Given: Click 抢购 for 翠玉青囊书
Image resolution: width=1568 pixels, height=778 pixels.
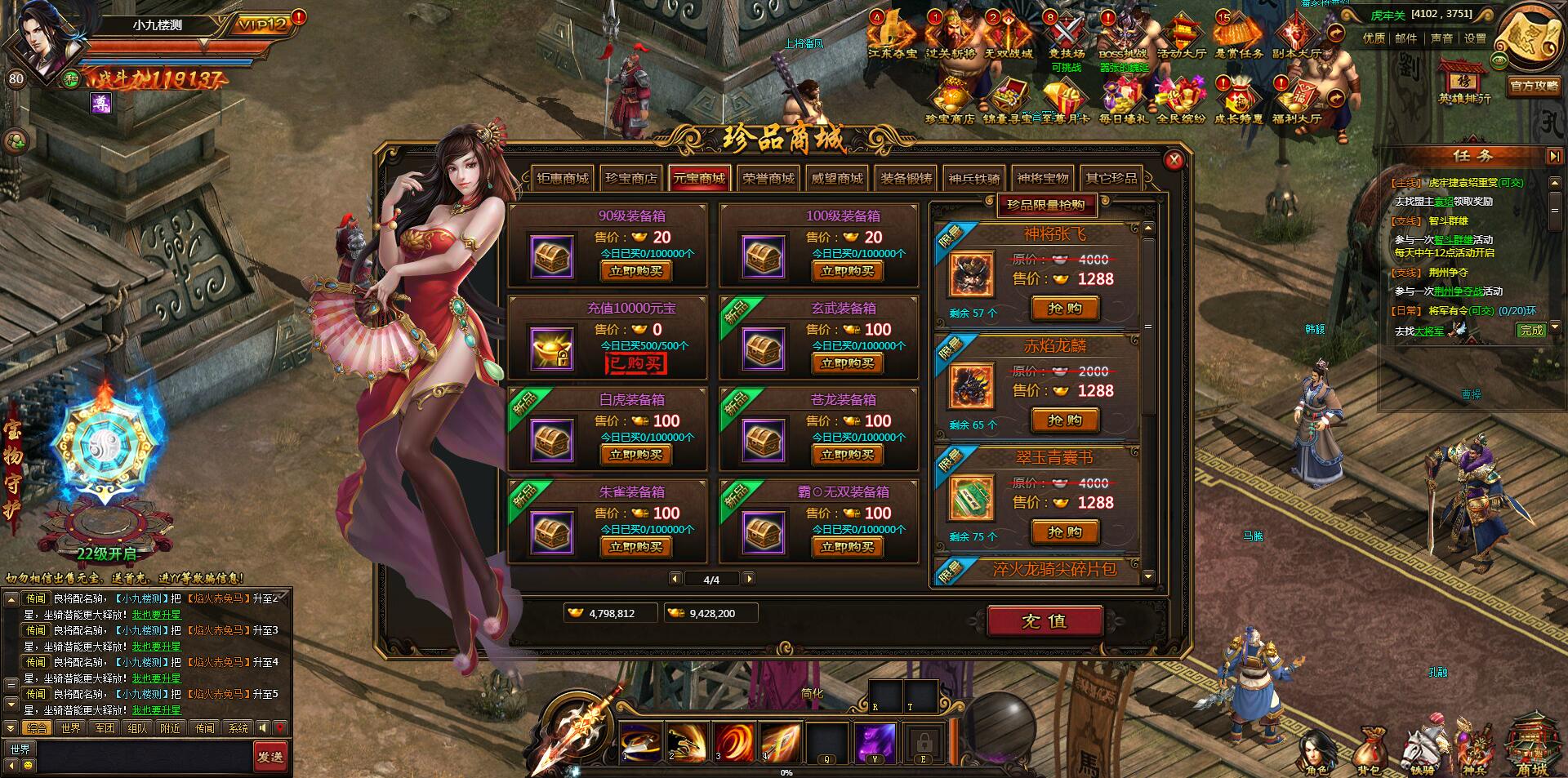Looking at the screenshot, I should coord(1065,532).
